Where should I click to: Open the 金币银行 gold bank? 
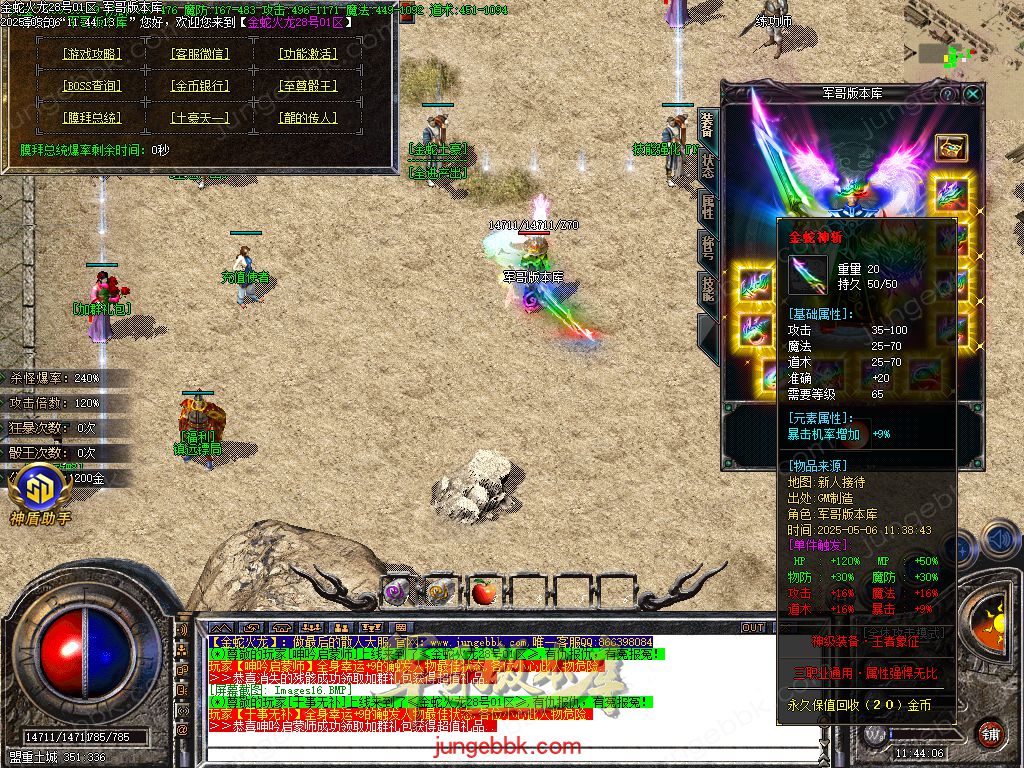click(199, 86)
